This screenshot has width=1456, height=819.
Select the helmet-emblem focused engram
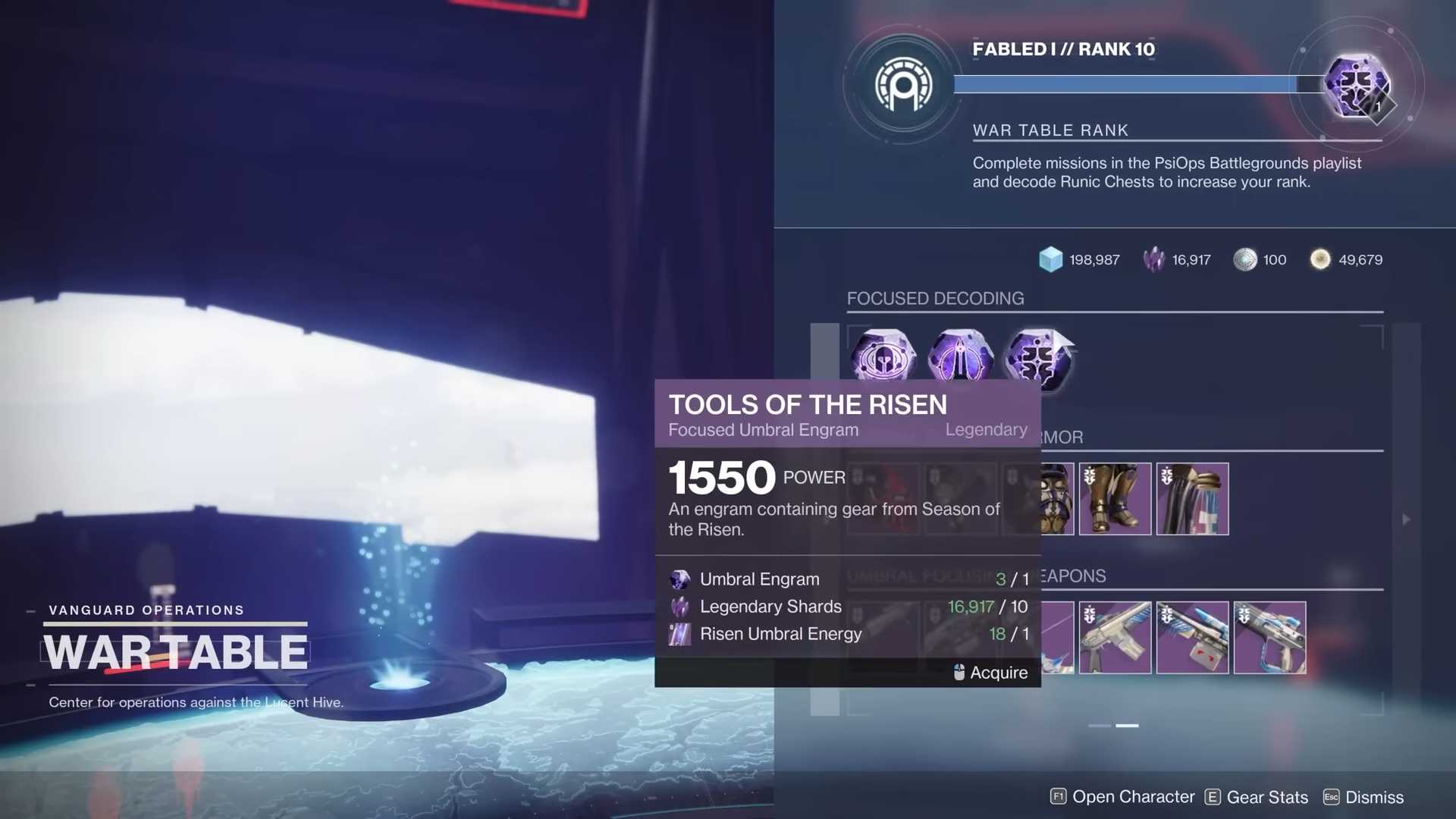pos(883,358)
